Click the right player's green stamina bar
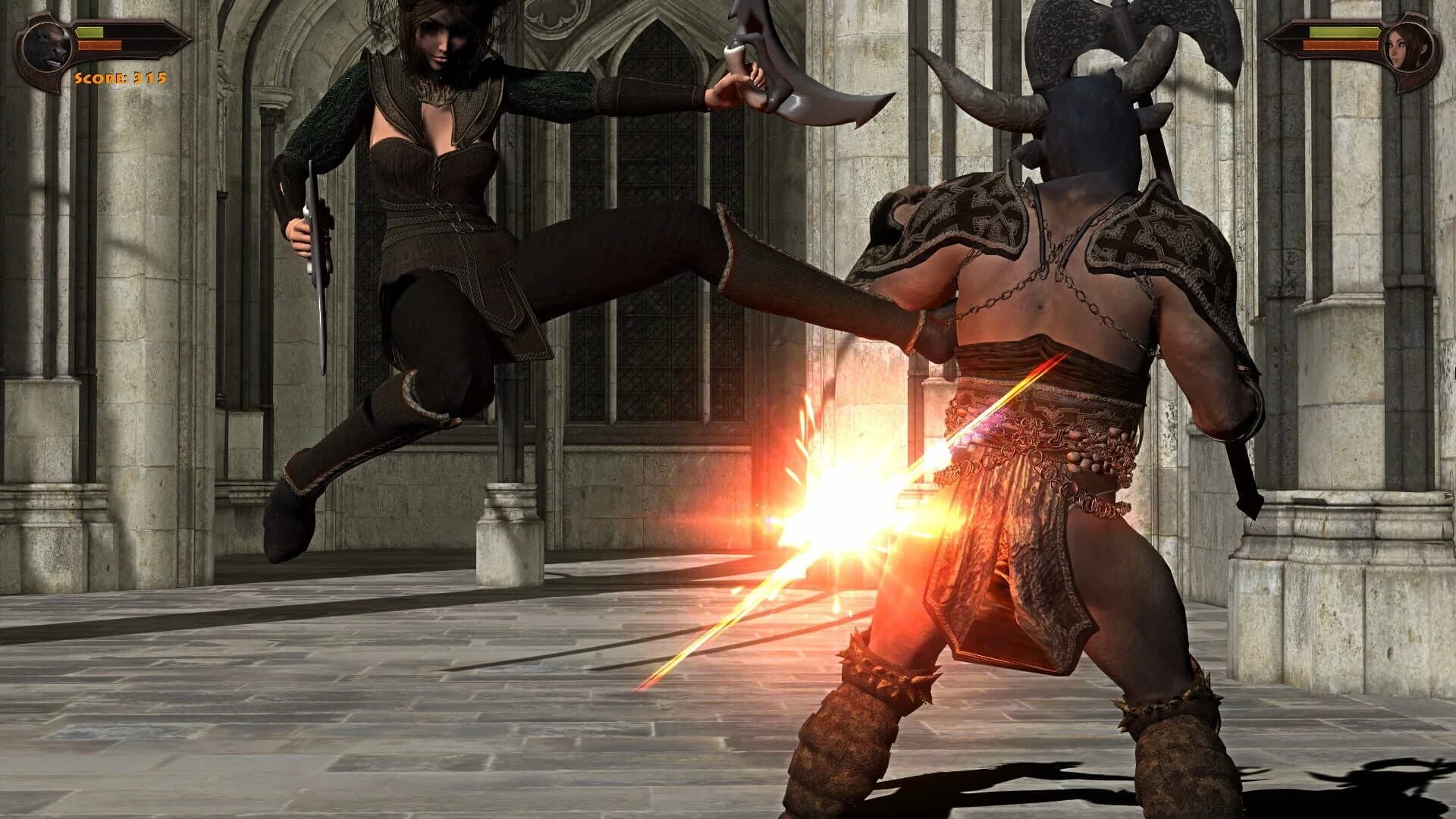This screenshot has width=1456, height=819. (x=1345, y=32)
